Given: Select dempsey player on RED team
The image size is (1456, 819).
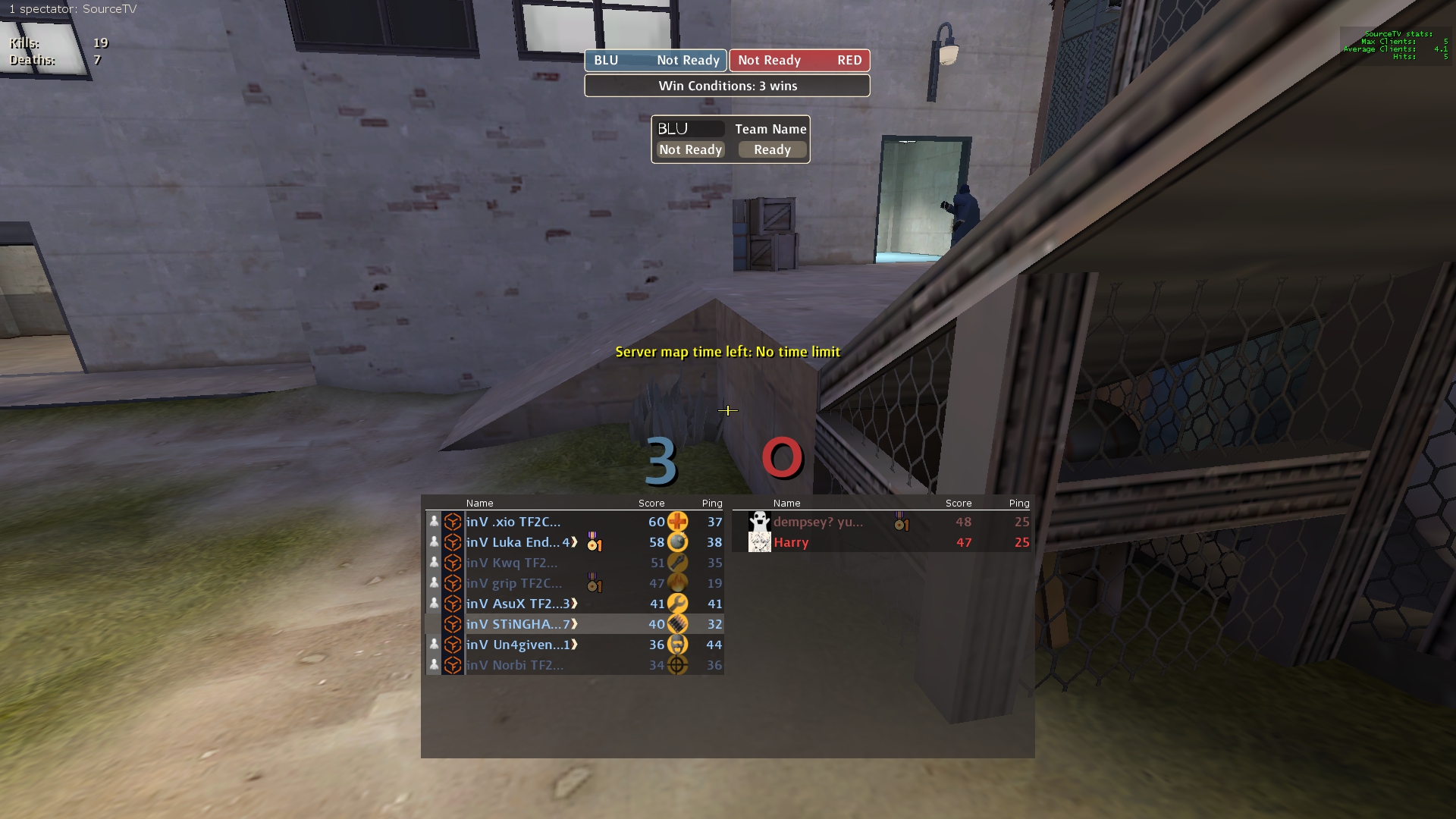Looking at the screenshot, I should (818, 522).
